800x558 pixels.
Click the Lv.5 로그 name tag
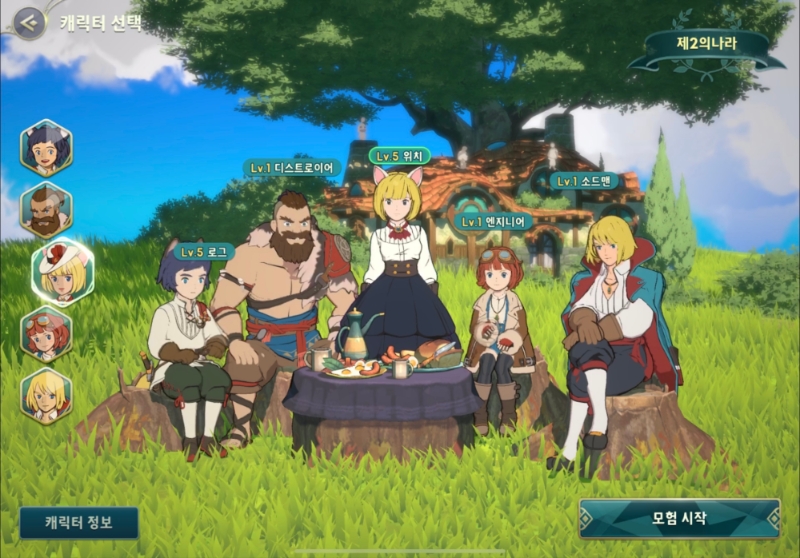[x=204, y=252]
